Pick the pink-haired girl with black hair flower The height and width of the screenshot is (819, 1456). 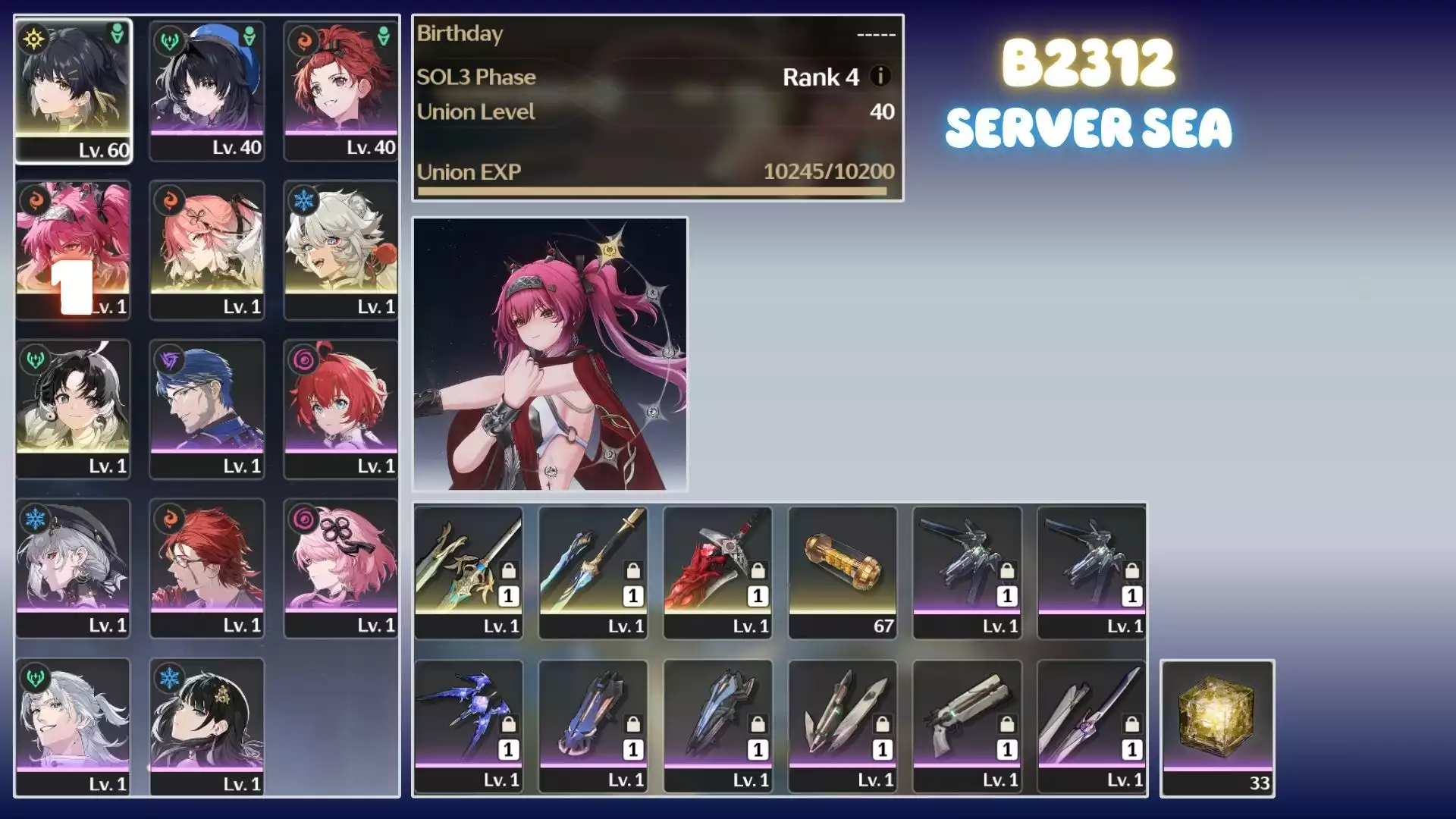(x=340, y=568)
